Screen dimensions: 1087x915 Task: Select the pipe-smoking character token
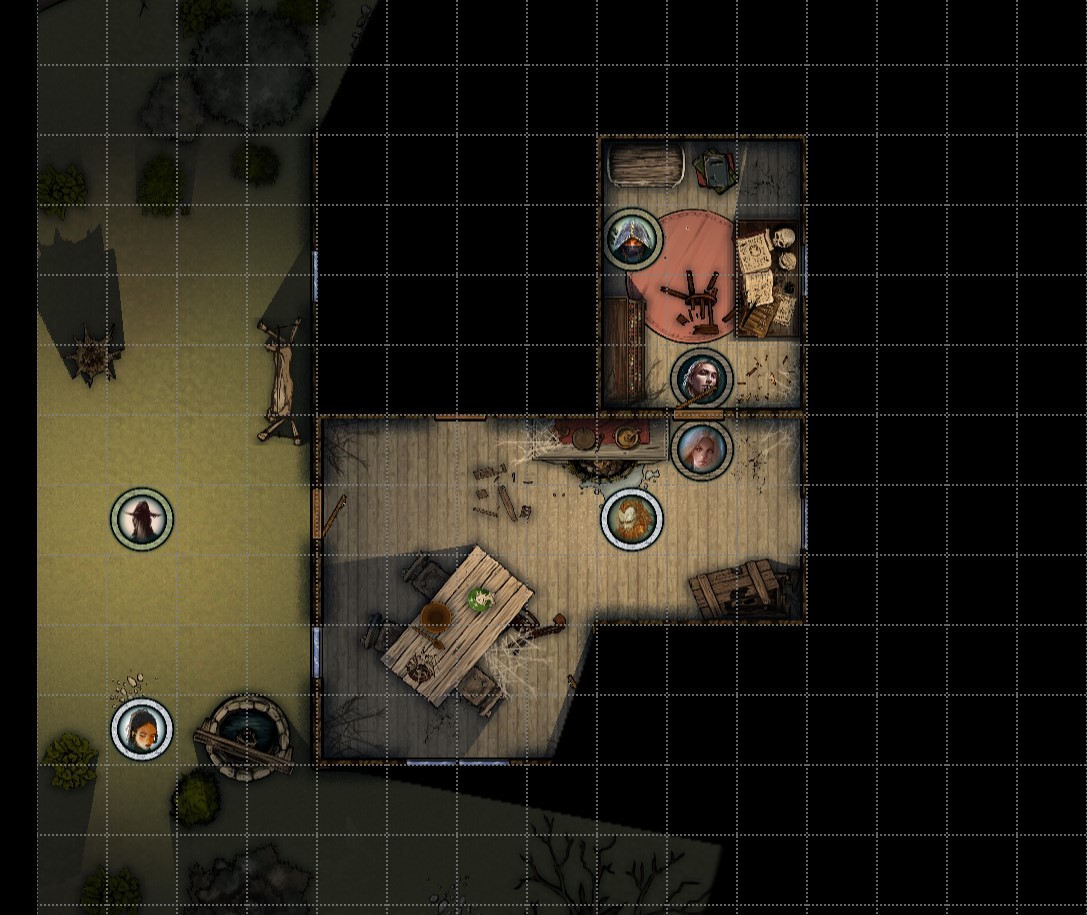702,379
